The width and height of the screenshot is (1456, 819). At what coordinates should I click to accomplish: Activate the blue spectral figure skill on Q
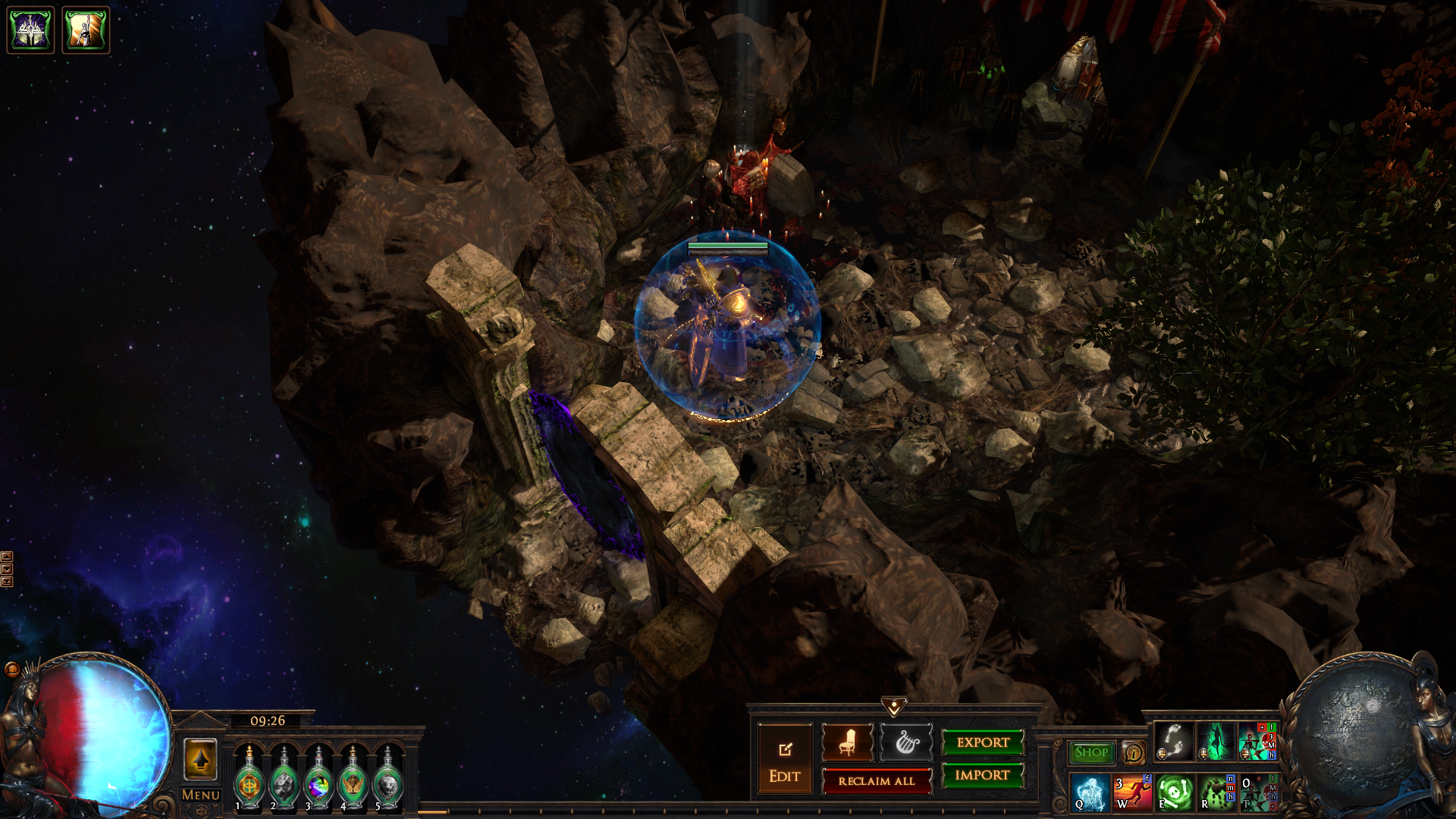tap(1091, 792)
